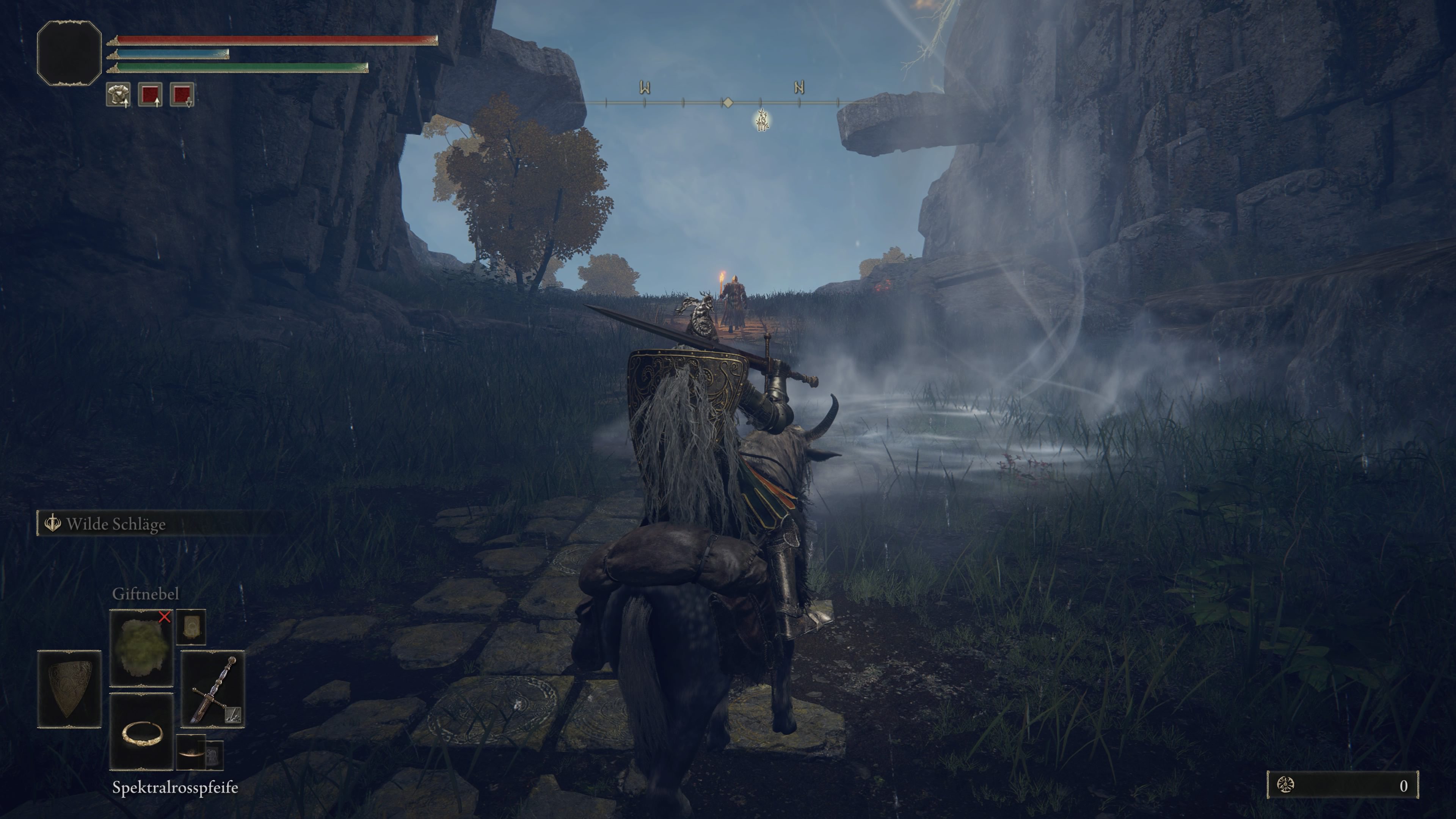
Task: Select the small next-spell icon beside Giftnebel
Action: point(191,627)
